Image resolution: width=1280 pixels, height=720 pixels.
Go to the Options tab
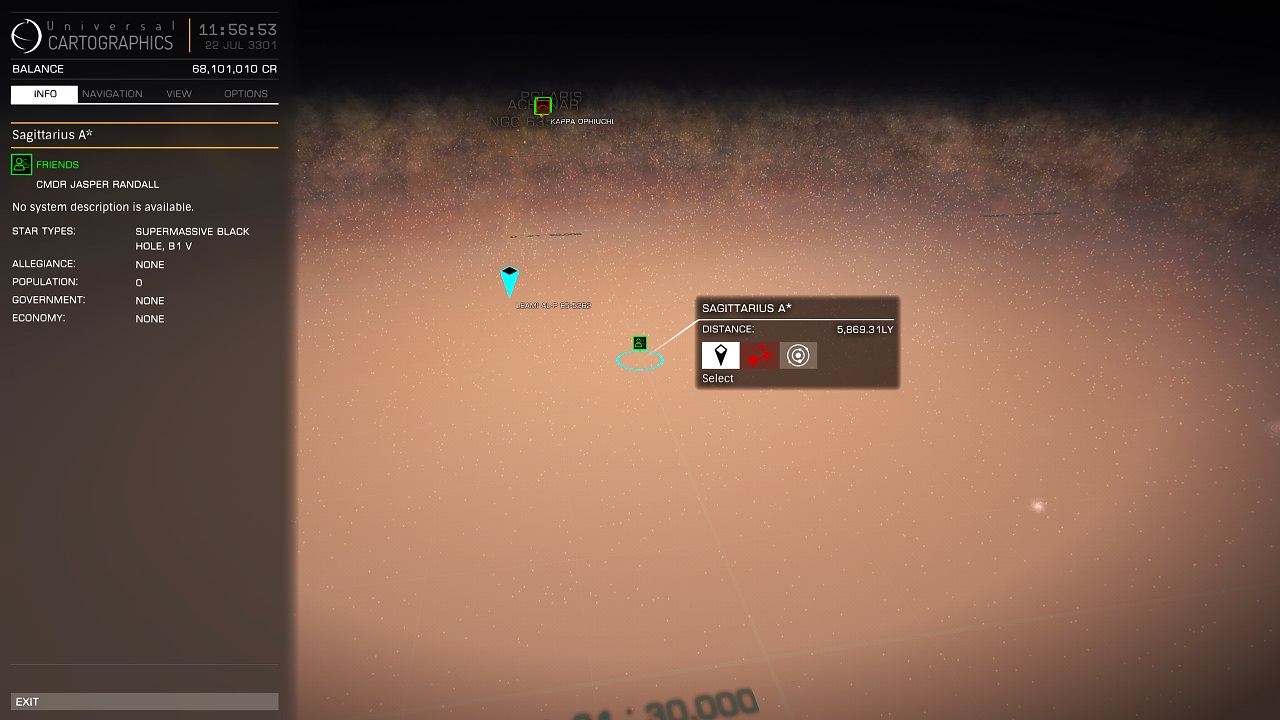click(x=246, y=94)
